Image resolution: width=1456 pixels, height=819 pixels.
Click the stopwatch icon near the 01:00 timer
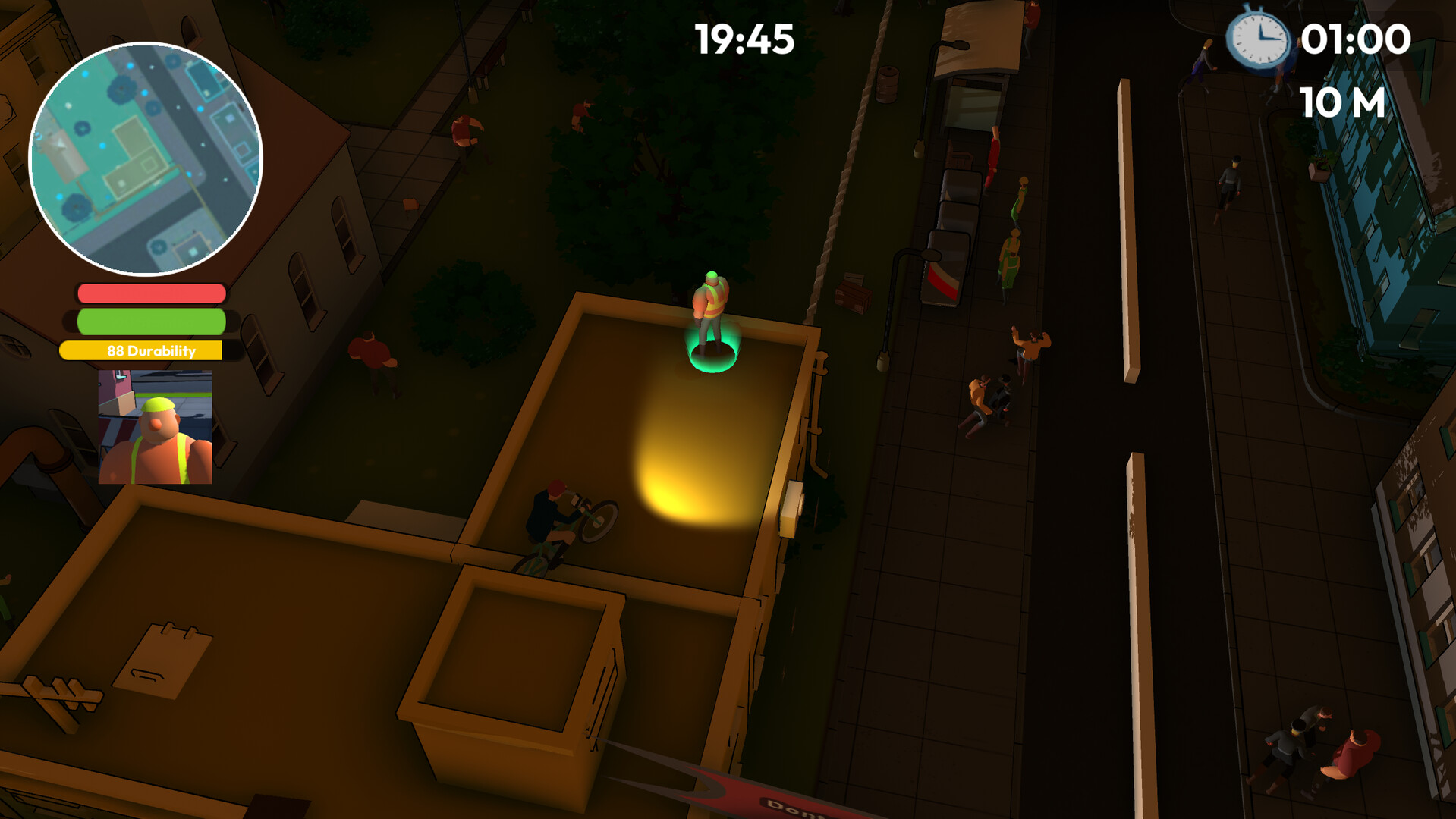1259,42
